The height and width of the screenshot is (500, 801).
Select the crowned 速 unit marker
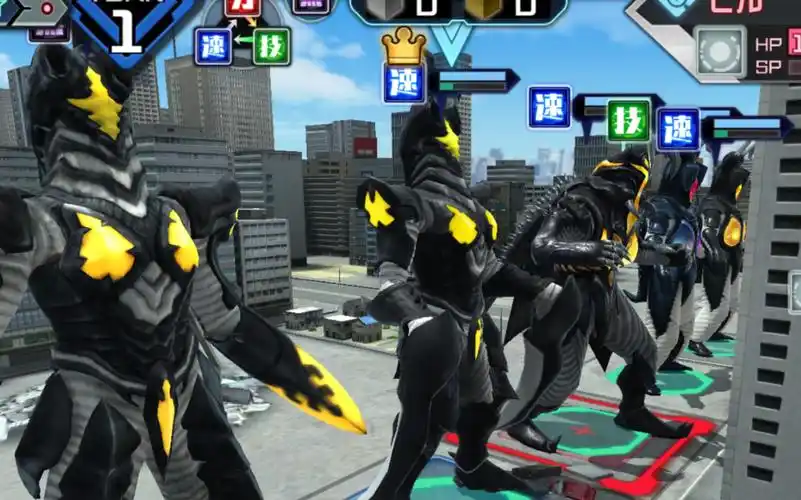[404, 82]
